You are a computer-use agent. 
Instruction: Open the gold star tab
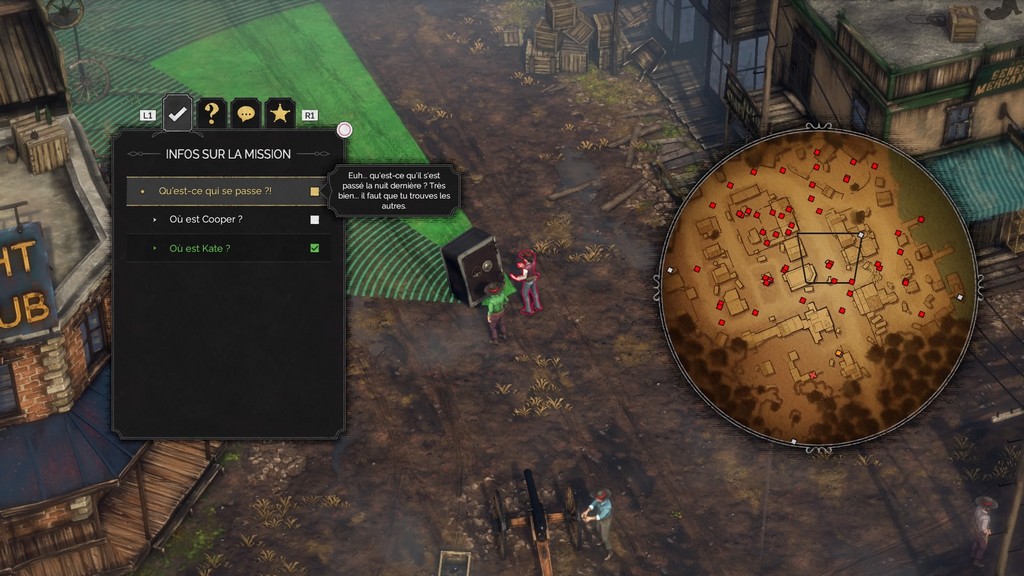[x=280, y=114]
